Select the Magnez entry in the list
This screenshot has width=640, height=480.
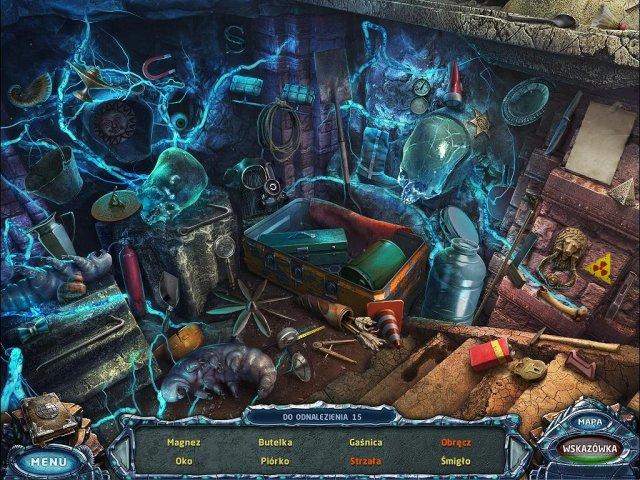184,441
